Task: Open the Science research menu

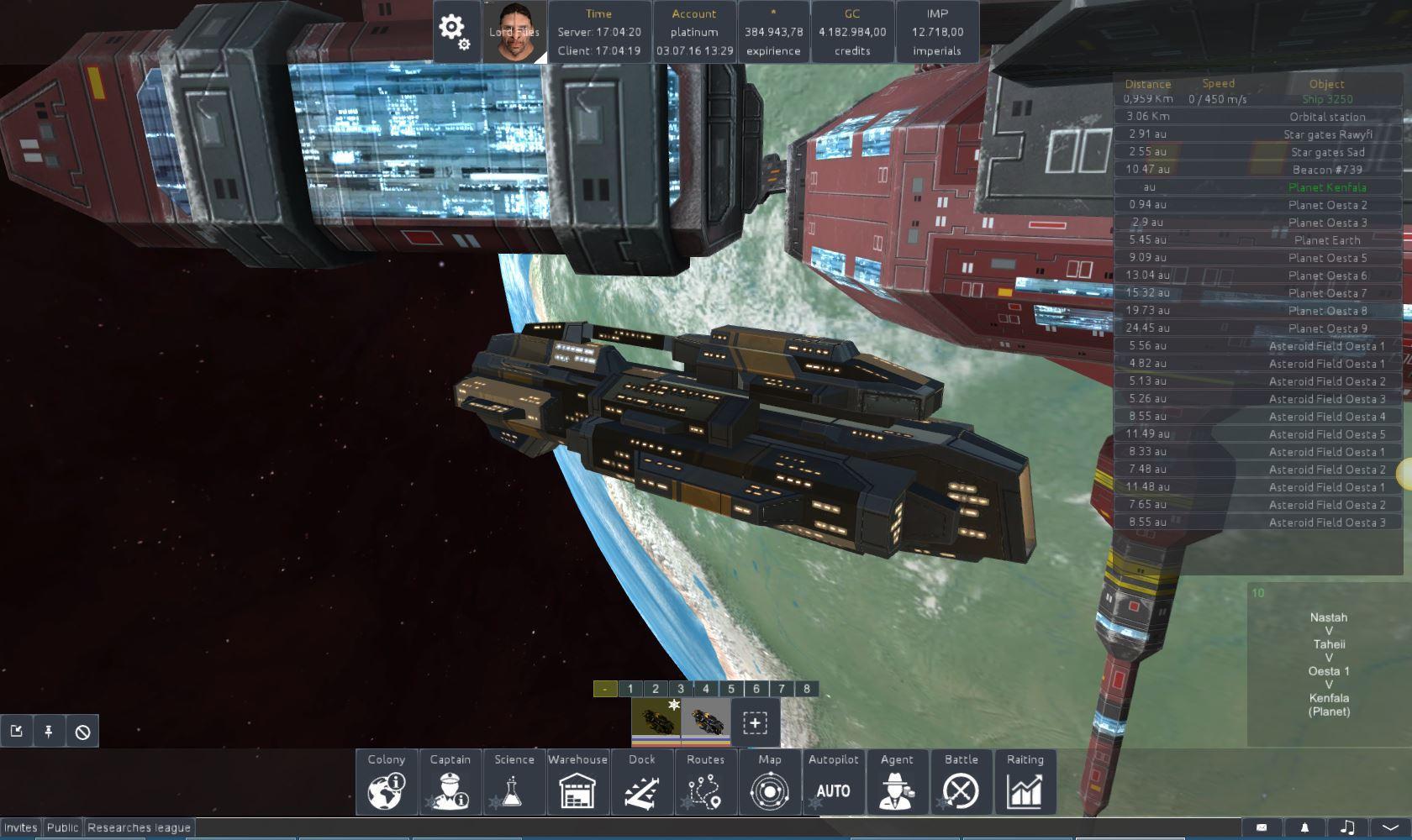Action: coord(514,782)
